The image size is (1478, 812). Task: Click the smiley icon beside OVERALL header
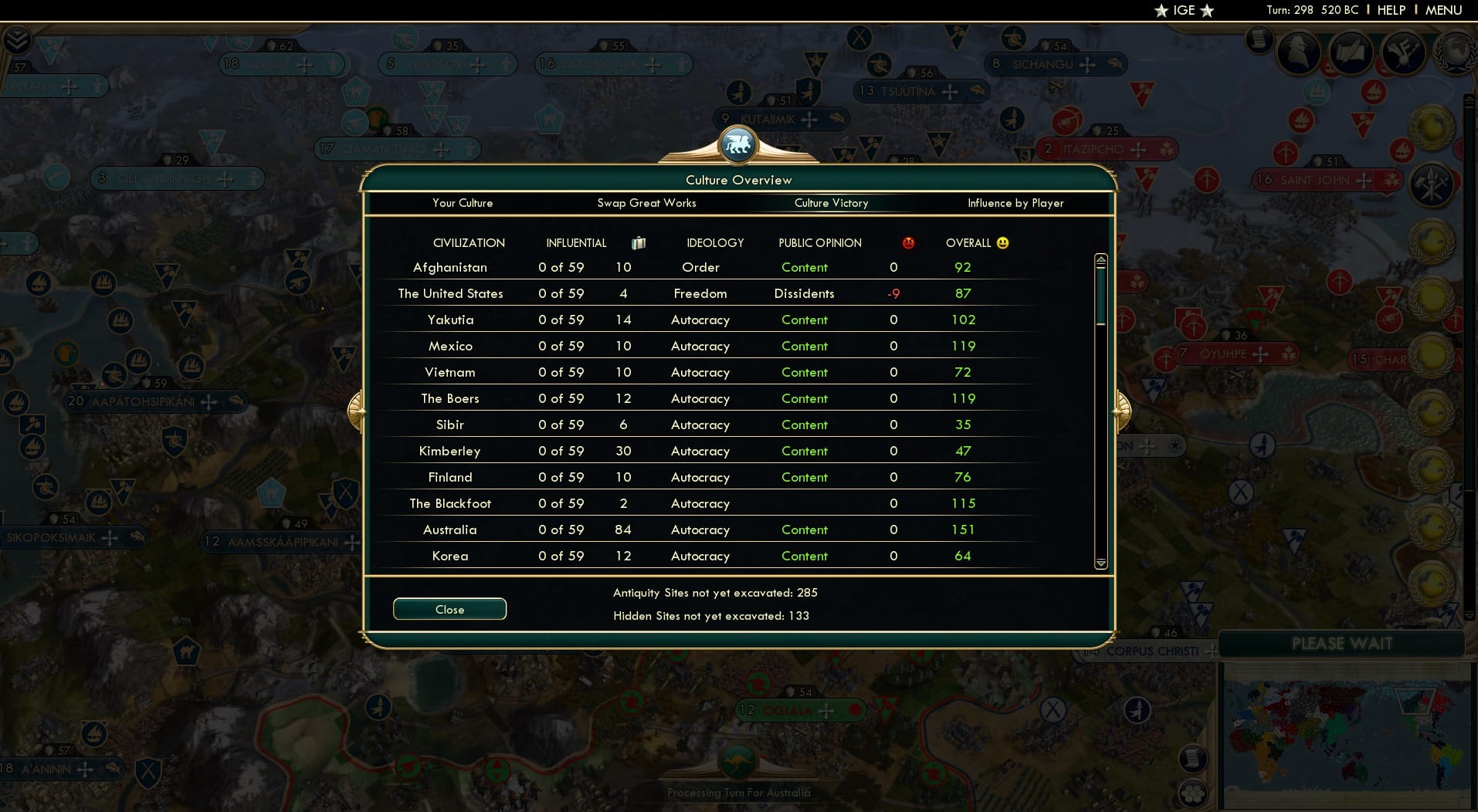pos(1001,242)
